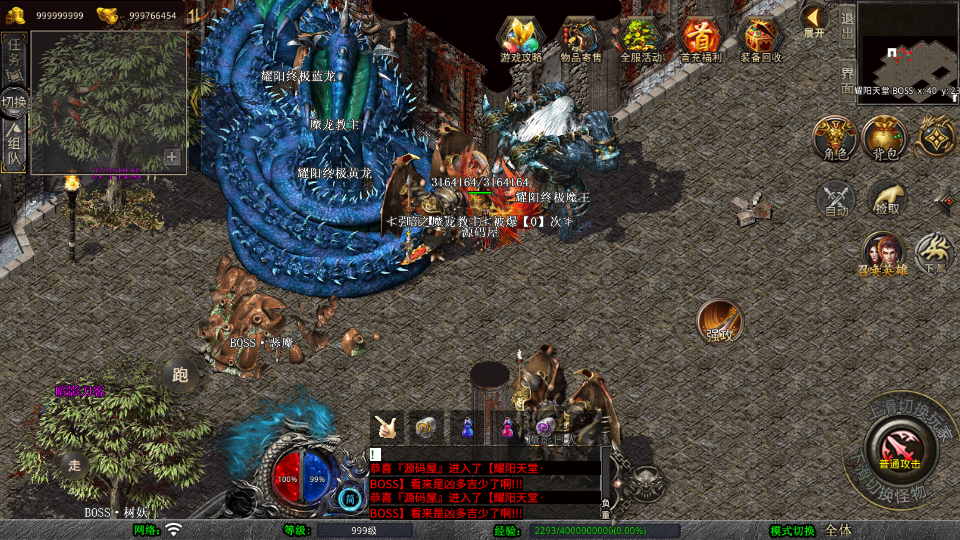This screenshot has height=540, width=960.
Task: Tap the 拾取 pickup button
Action: tap(886, 198)
